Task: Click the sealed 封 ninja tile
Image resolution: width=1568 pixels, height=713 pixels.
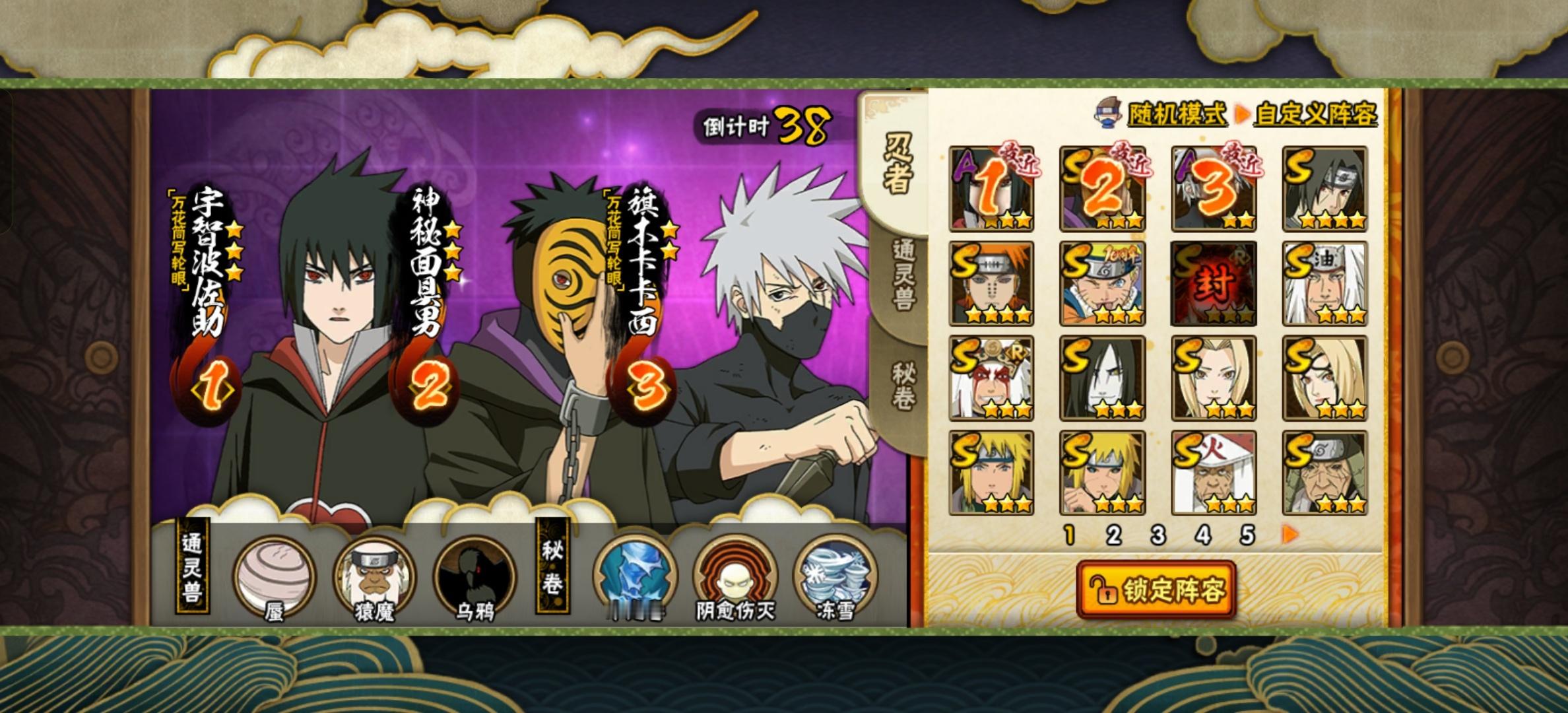Action: tap(1214, 284)
